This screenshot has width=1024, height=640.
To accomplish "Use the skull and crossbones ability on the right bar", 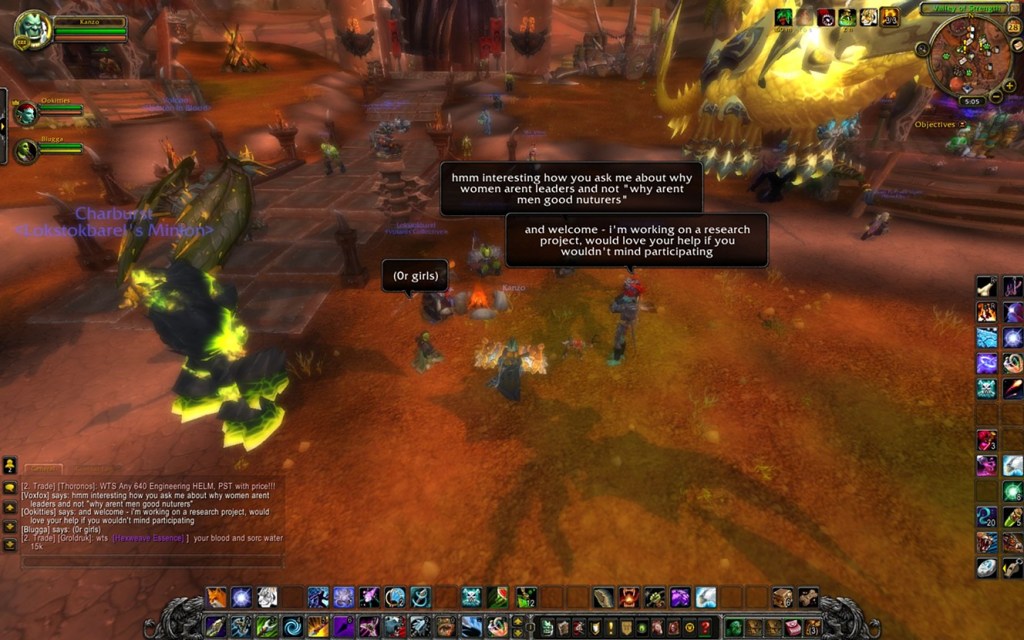I will pyautogui.click(x=986, y=388).
